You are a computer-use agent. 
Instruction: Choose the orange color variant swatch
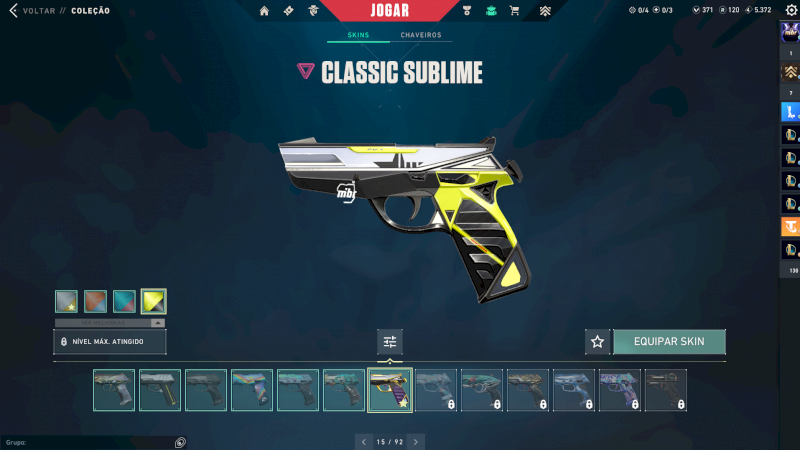pos(96,301)
